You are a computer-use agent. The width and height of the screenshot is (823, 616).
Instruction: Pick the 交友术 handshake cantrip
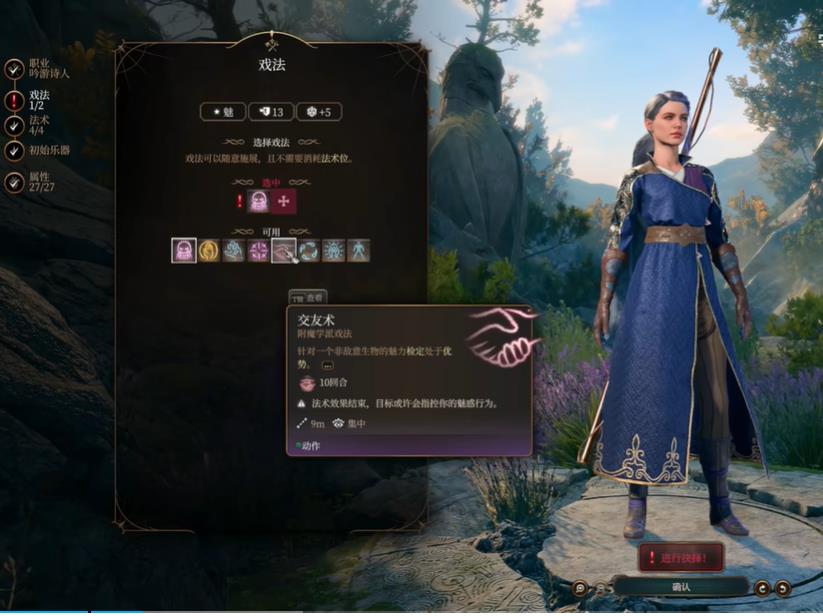click(x=284, y=250)
